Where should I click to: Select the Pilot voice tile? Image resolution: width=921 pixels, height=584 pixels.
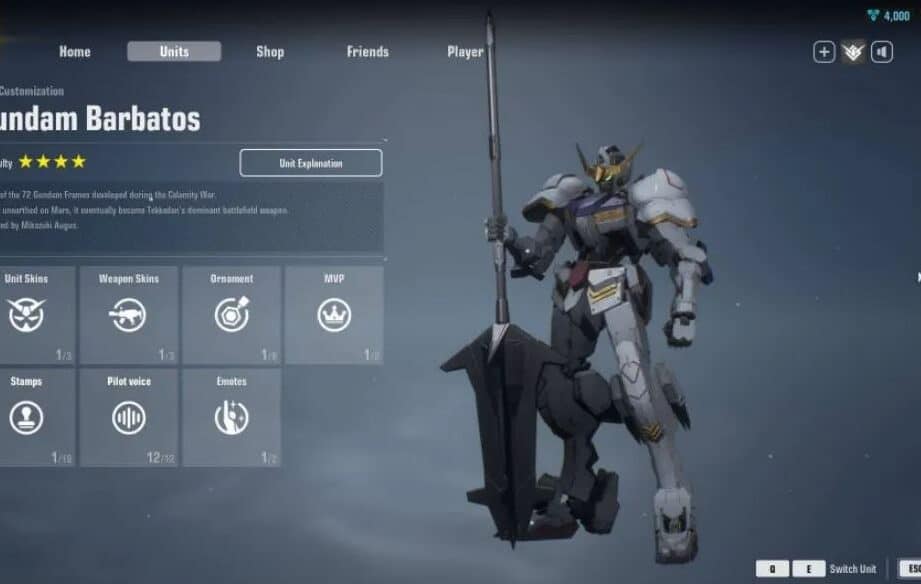pos(129,417)
